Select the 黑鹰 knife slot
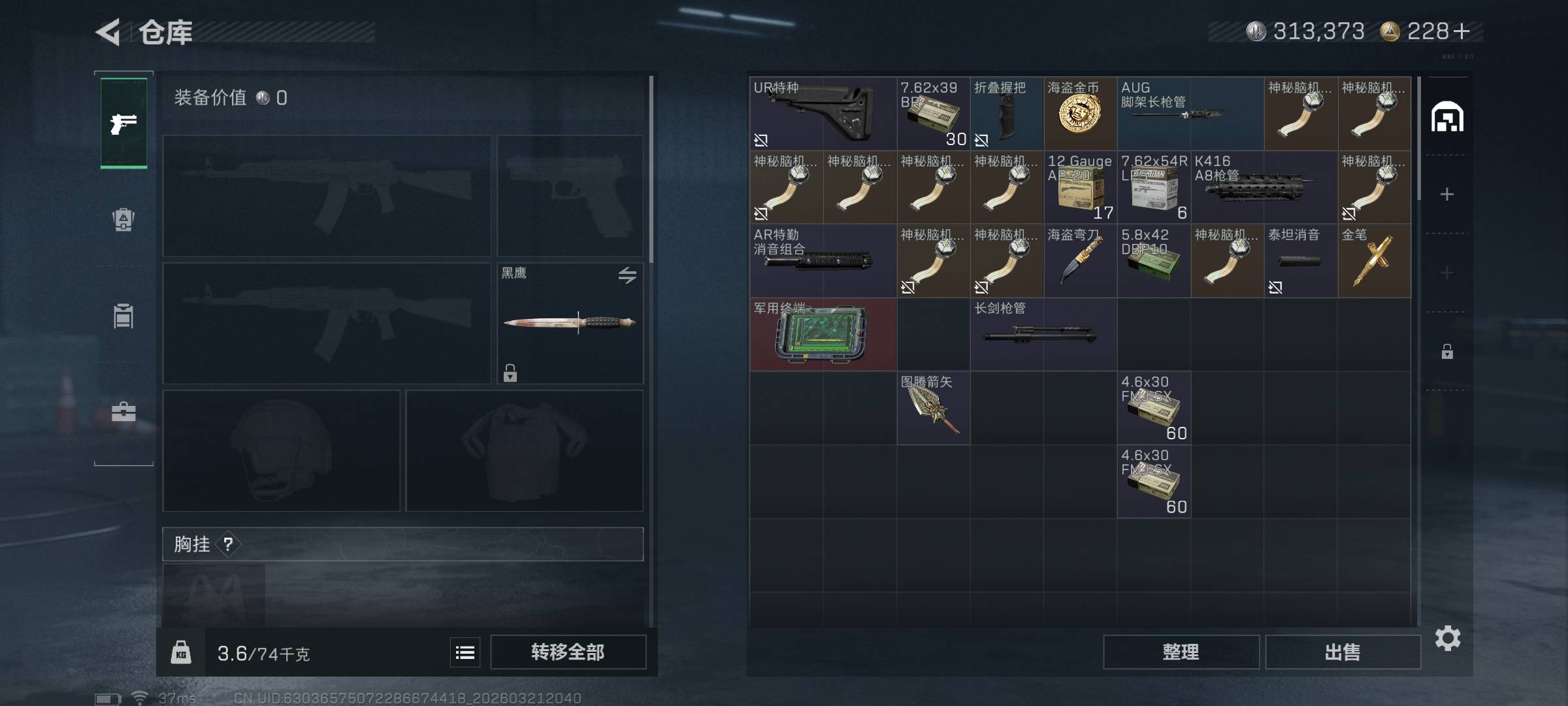The width and height of the screenshot is (1568, 706). [570, 323]
